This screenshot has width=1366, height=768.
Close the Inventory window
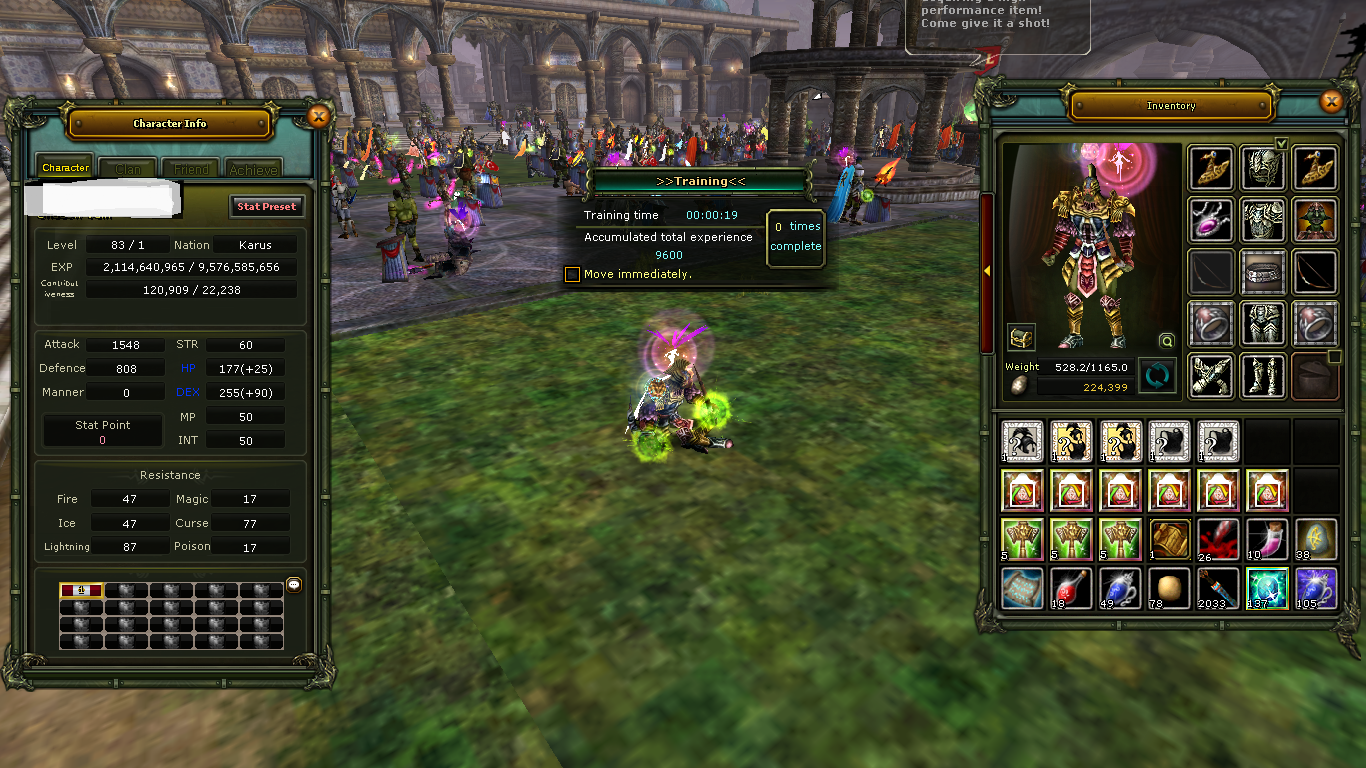click(x=1330, y=101)
